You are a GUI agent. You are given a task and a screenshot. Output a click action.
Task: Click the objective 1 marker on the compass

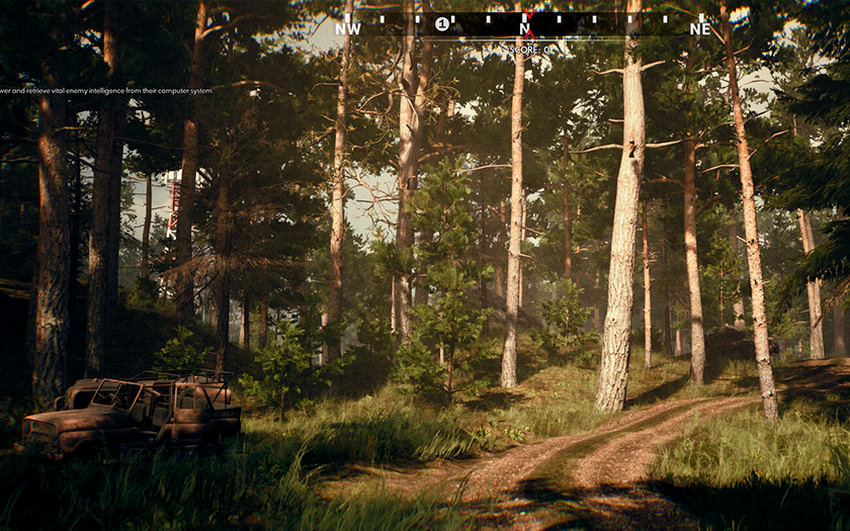click(x=442, y=24)
